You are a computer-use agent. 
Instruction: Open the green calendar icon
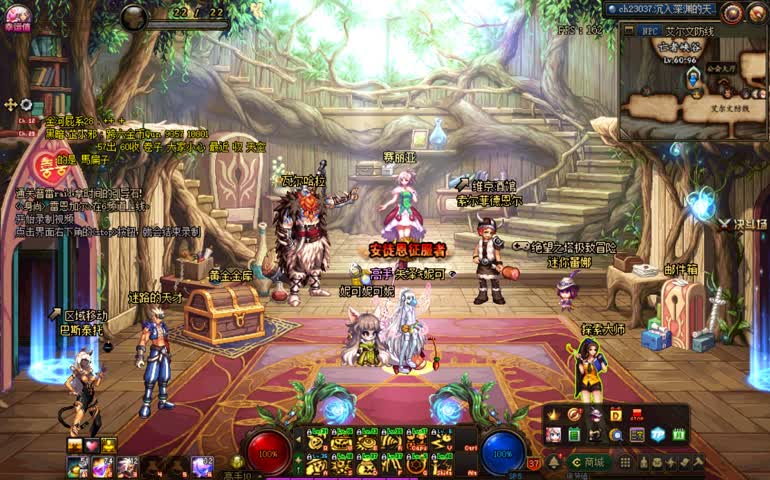click(x=680, y=435)
